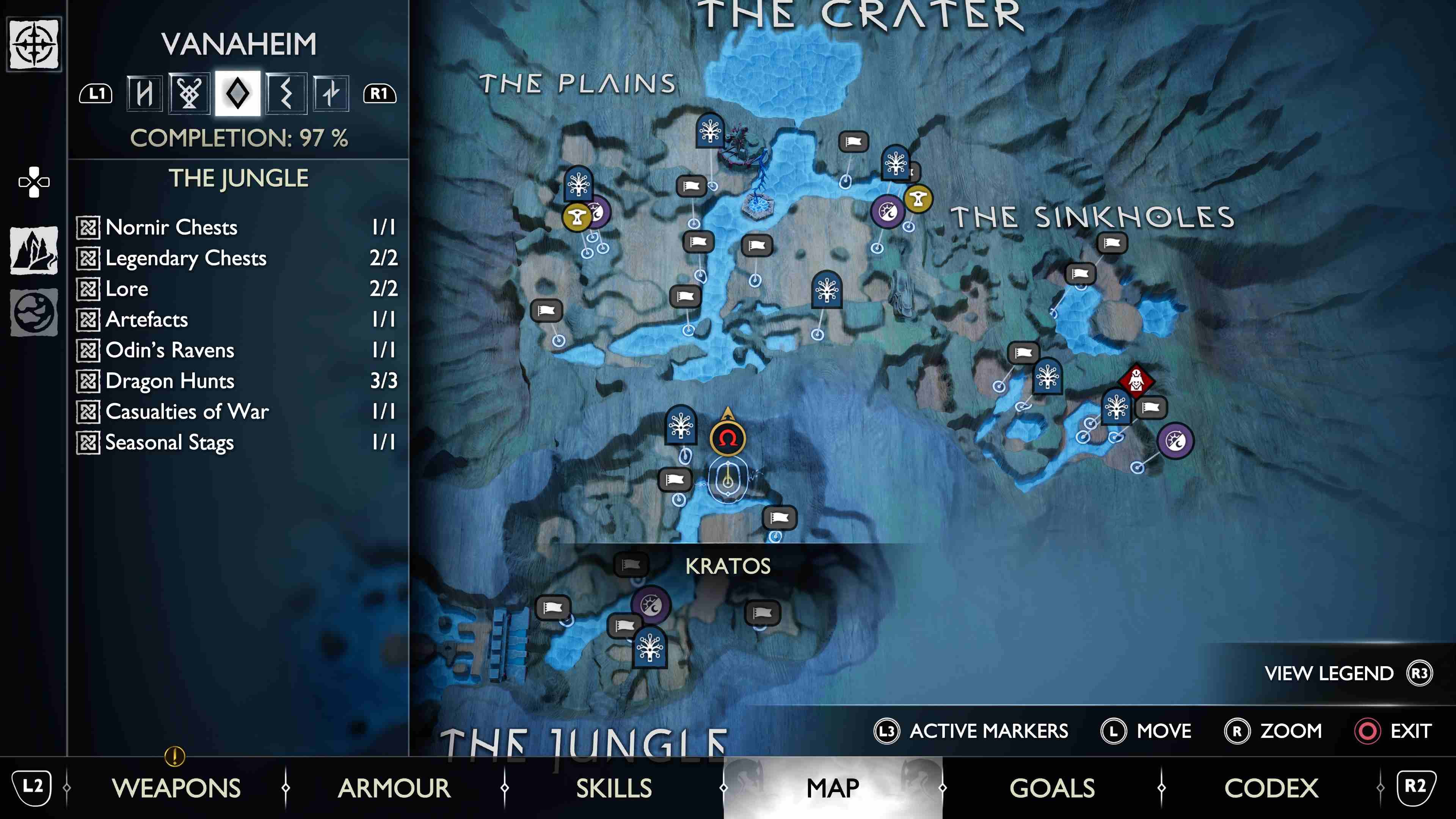
Task: Choose the selected diamond rune realm tab
Action: pos(237,93)
